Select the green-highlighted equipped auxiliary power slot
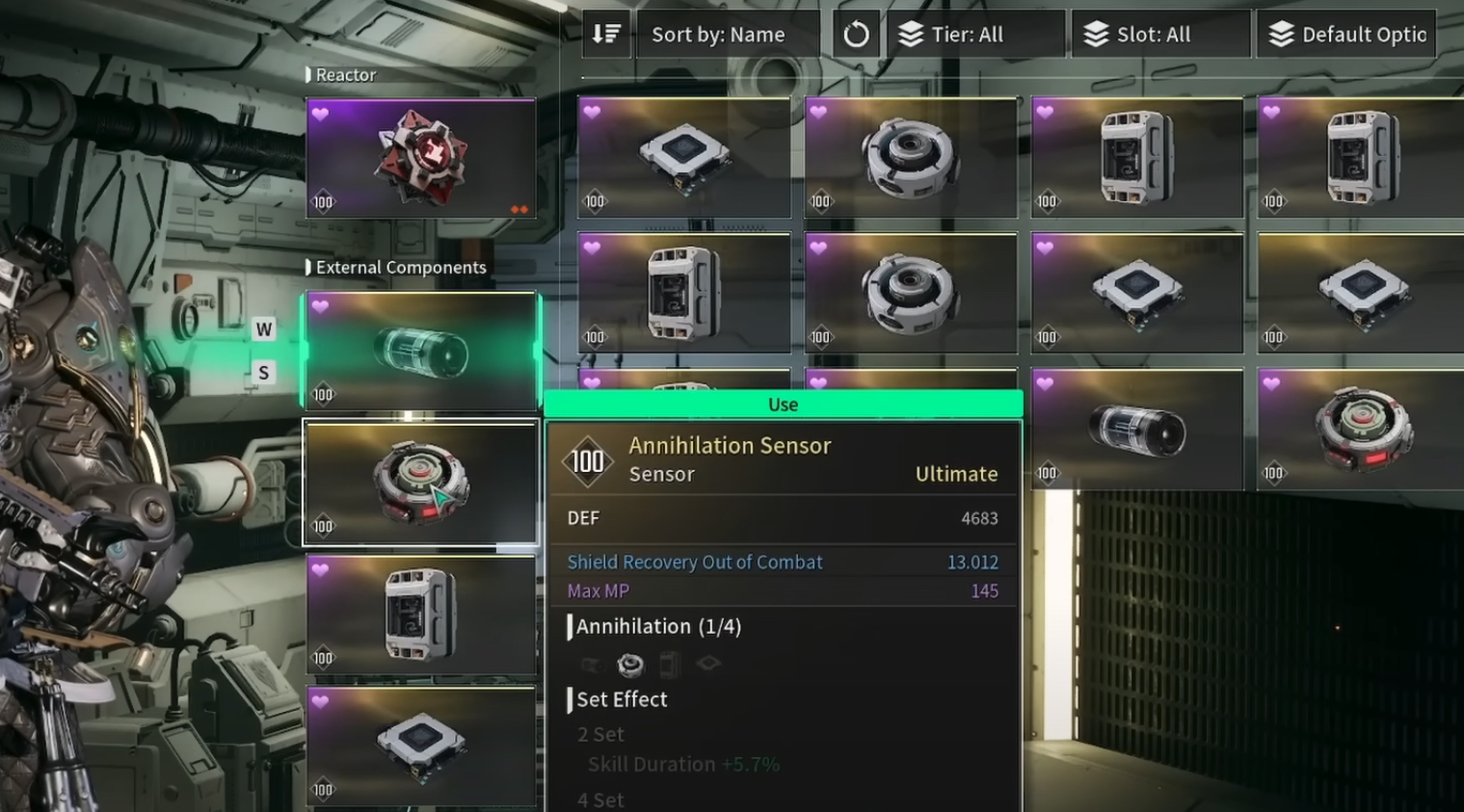Screen dimensions: 1464x812 point(421,352)
